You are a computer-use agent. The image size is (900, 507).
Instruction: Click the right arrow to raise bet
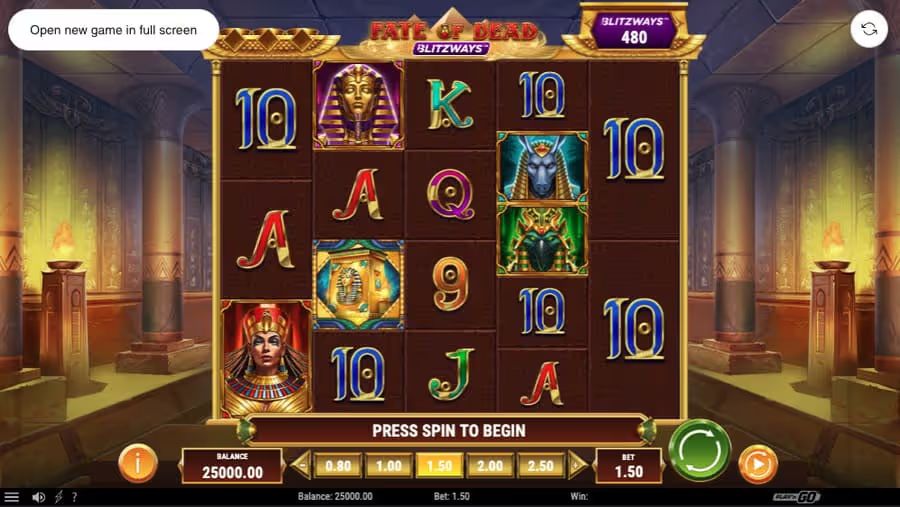(576, 465)
